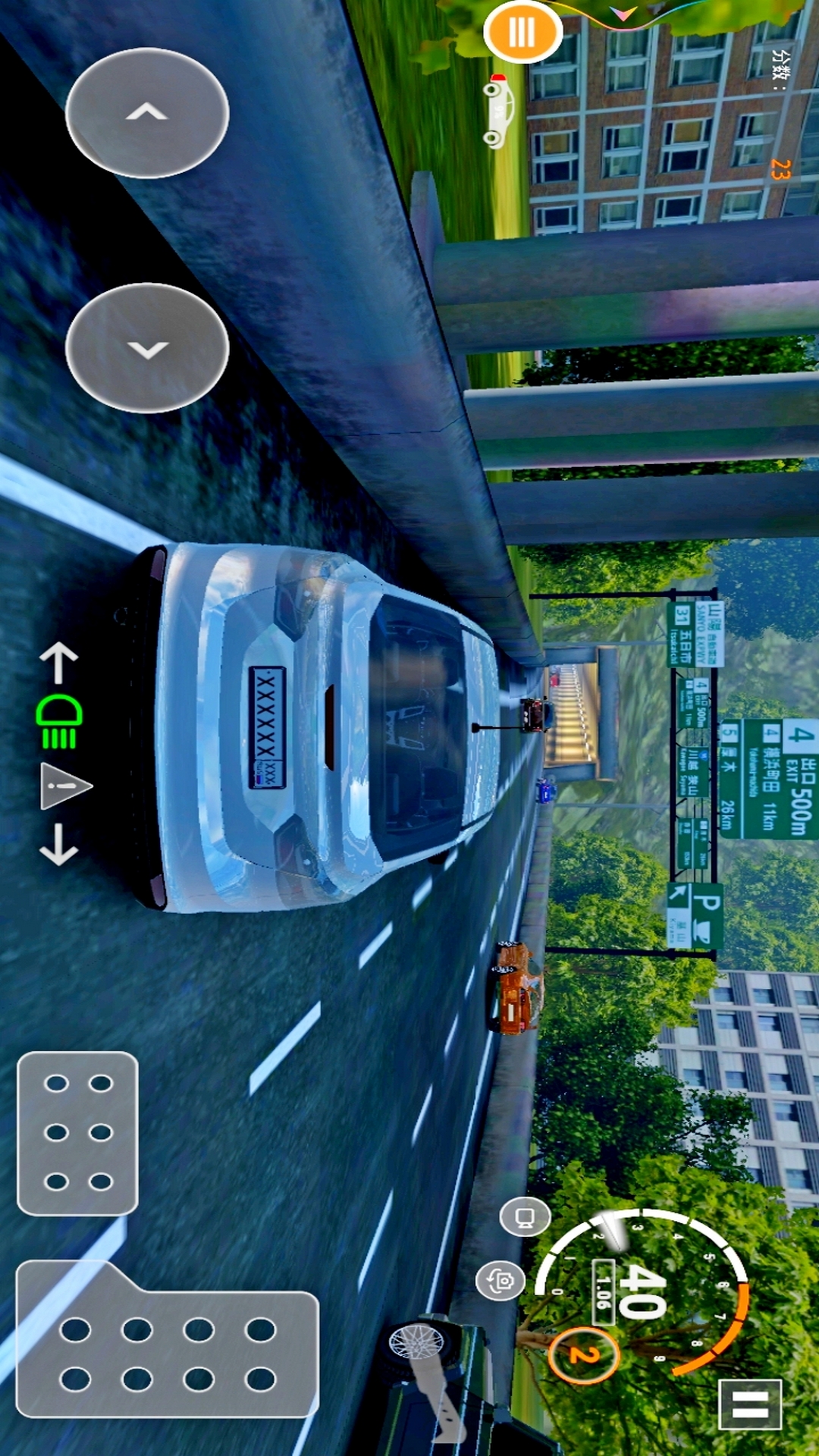Screen dimensions: 819x1456
Task: Tap the round down-chevron button
Action: (147, 348)
